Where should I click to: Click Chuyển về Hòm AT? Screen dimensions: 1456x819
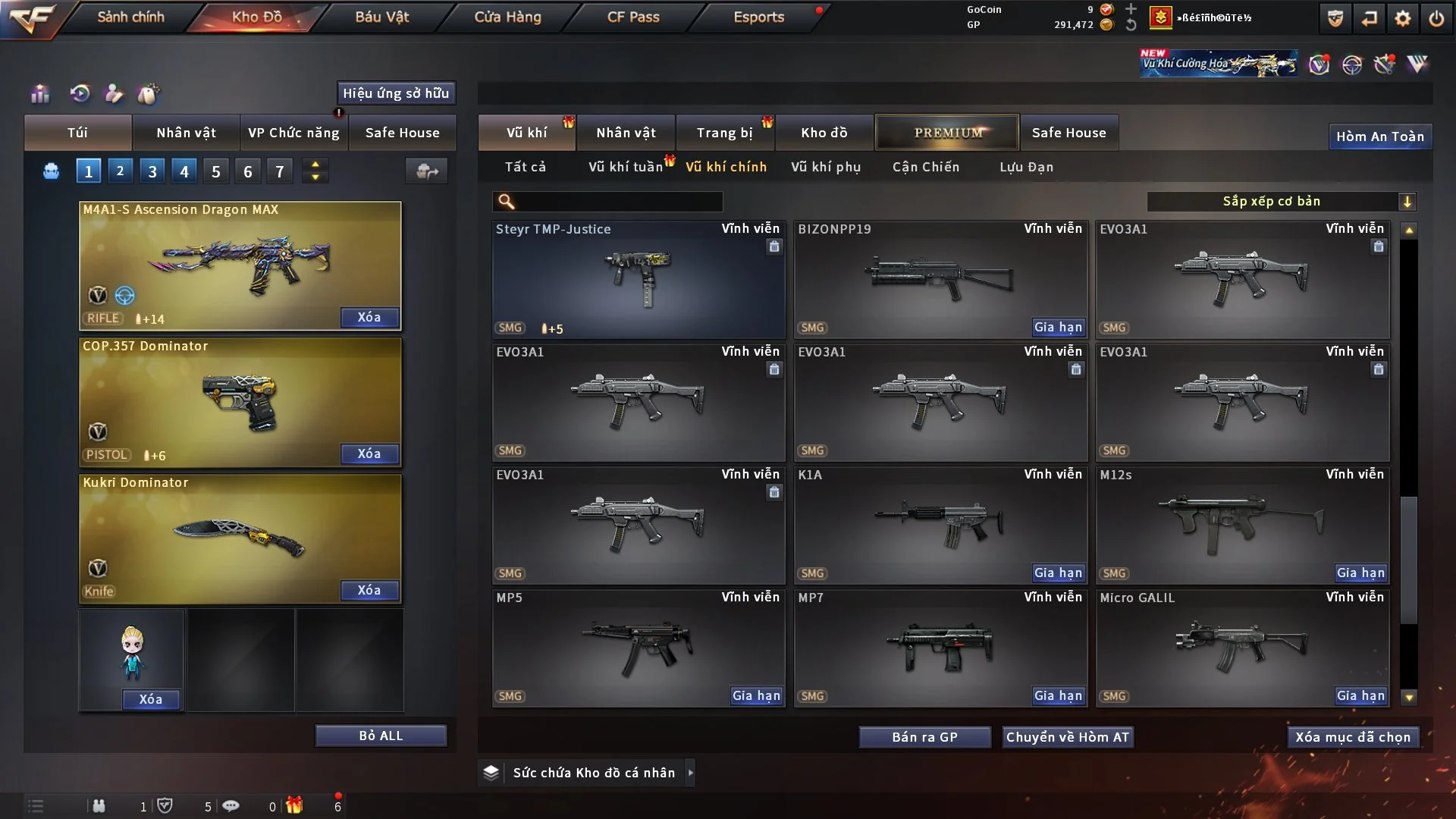[1068, 737]
